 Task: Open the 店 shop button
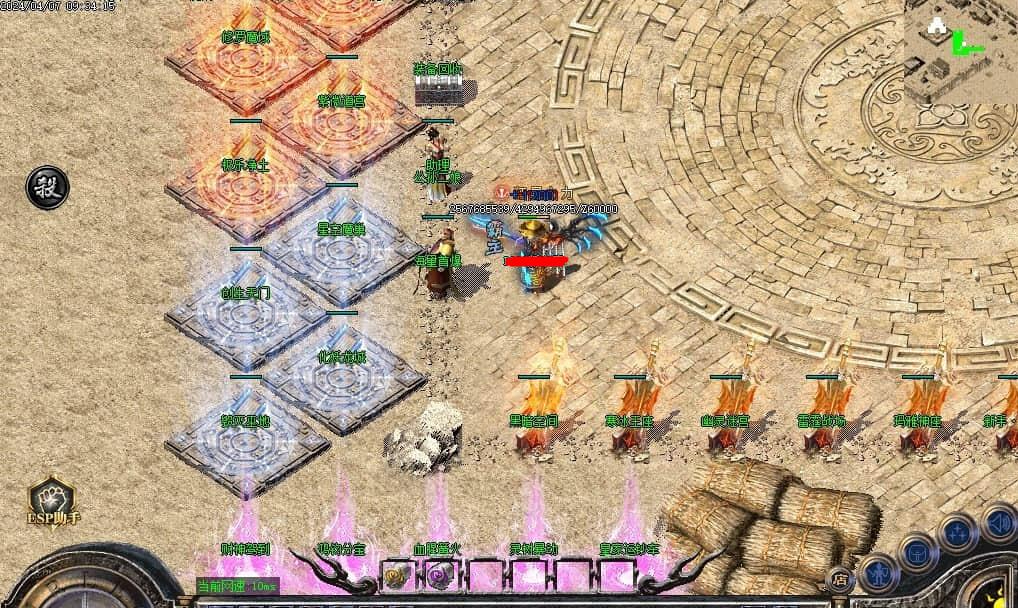841,579
